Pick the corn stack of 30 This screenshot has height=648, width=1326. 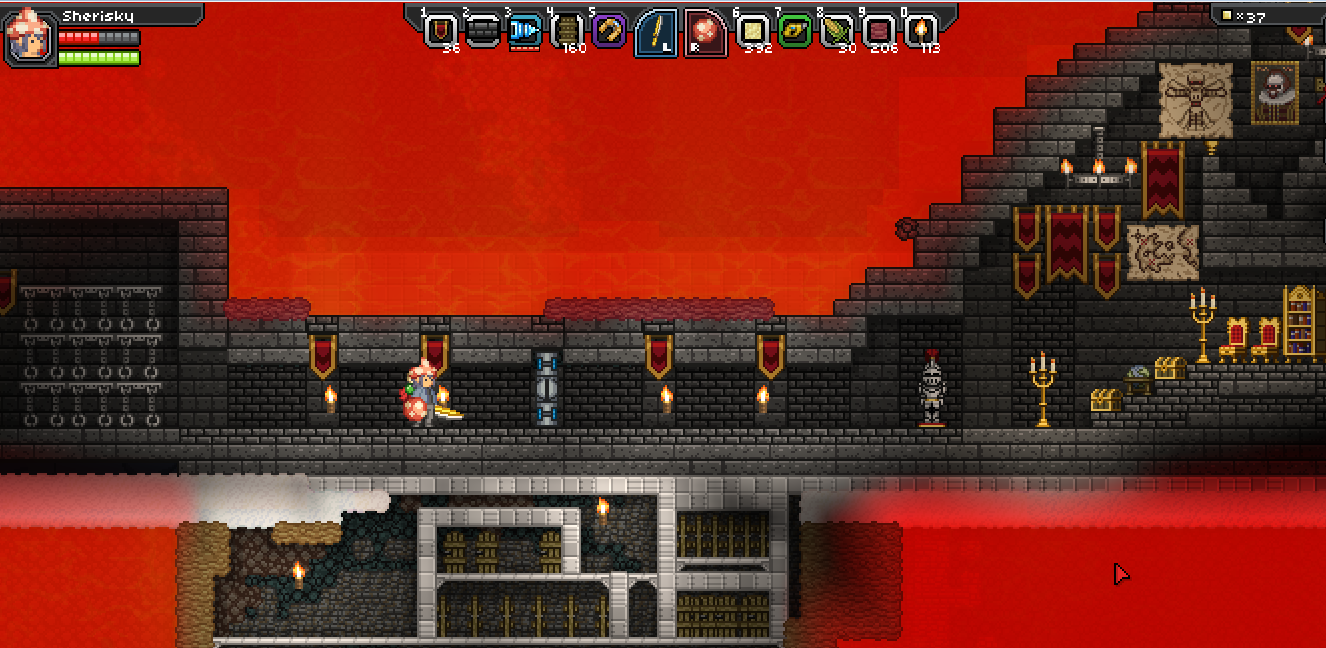click(x=836, y=31)
